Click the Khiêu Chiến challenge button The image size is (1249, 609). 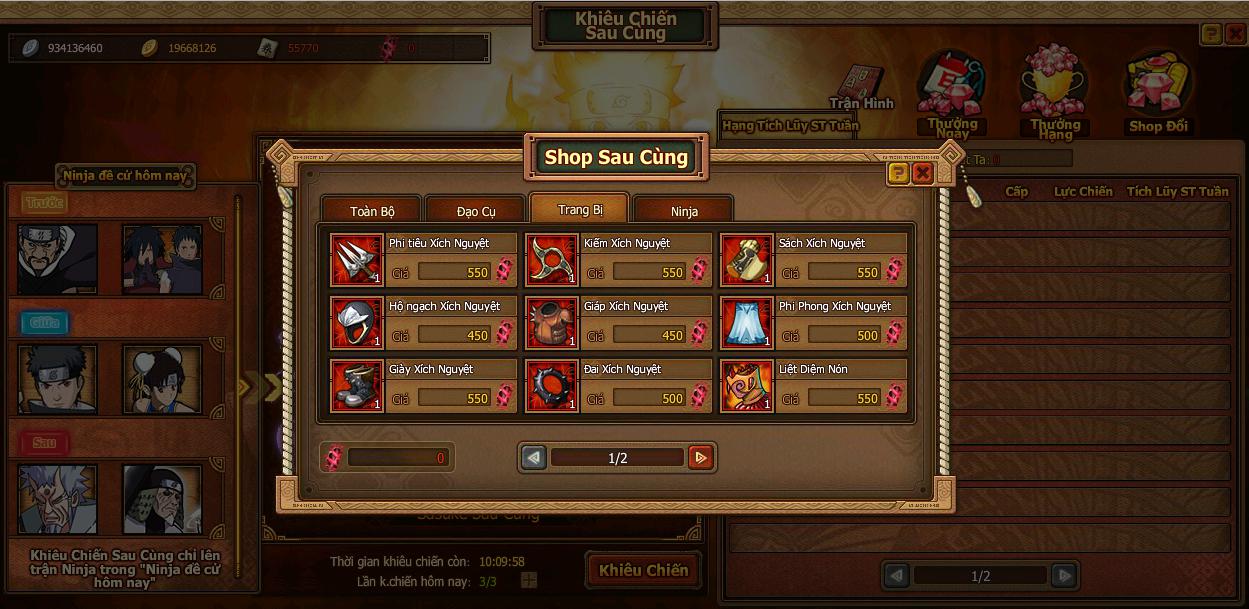coord(643,570)
